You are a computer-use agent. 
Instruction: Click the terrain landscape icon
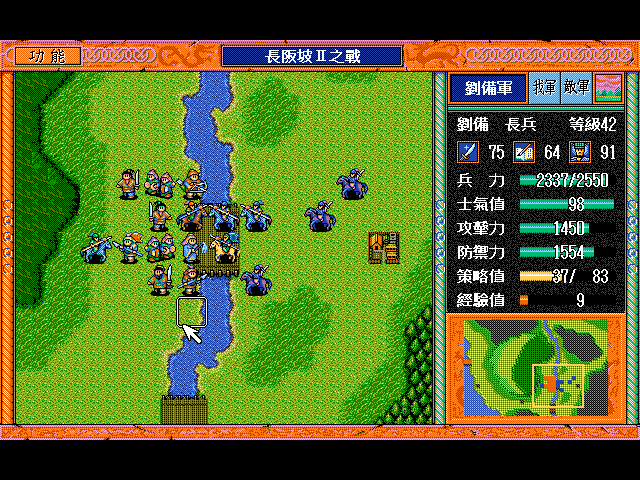(607, 88)
